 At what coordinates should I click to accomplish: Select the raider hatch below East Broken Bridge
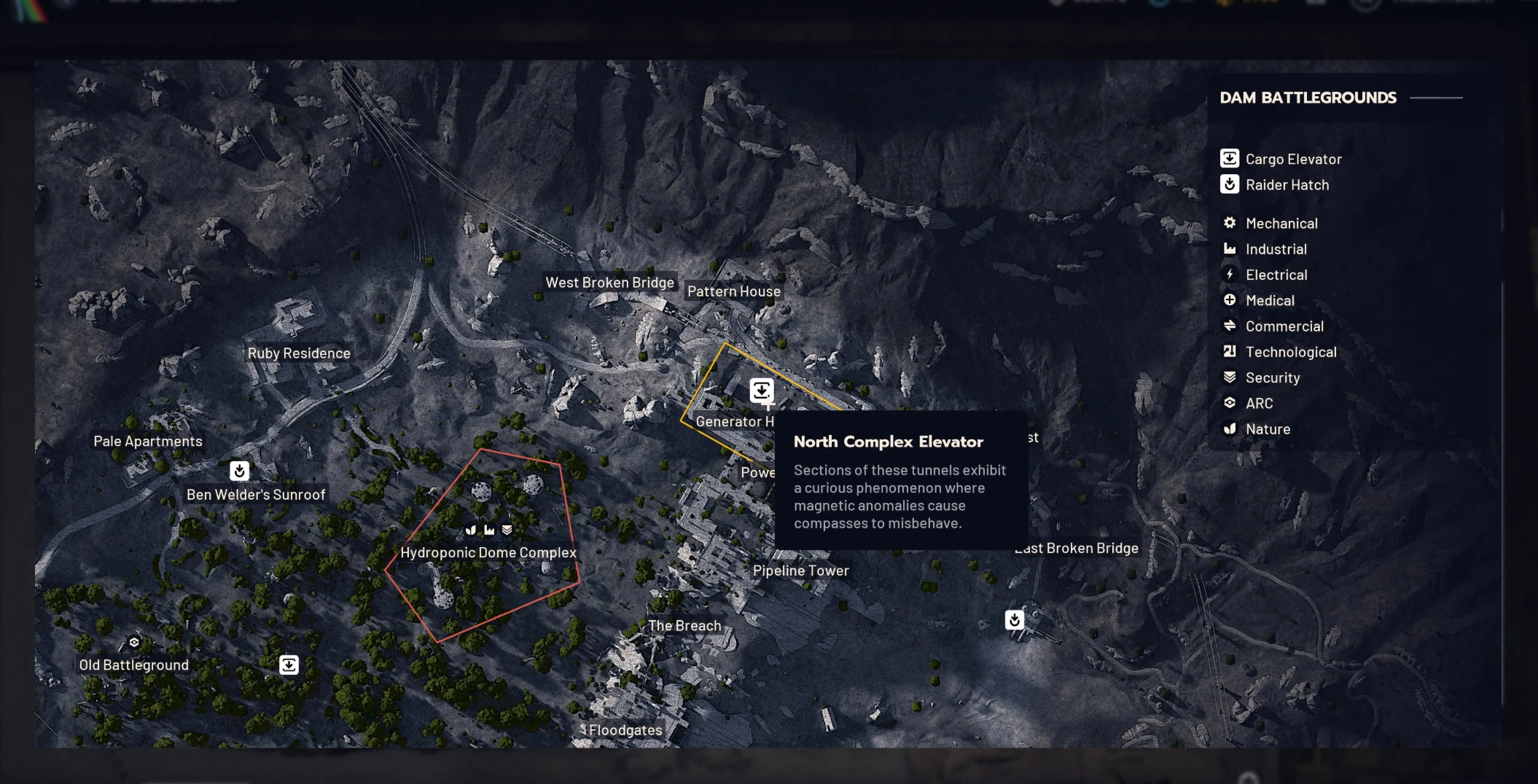pos(1014,620)
